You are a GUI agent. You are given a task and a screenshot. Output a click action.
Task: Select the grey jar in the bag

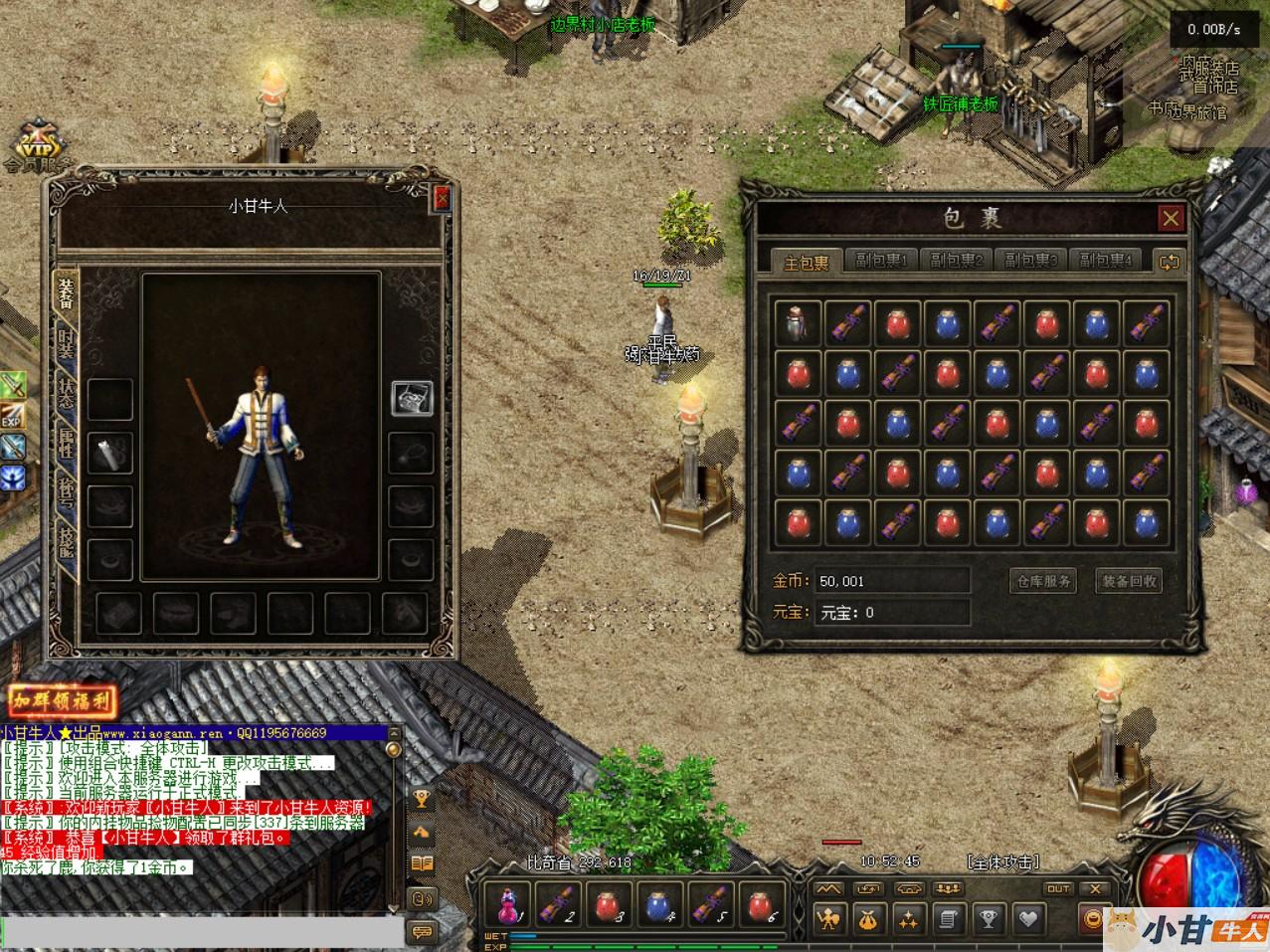[798, 323]
